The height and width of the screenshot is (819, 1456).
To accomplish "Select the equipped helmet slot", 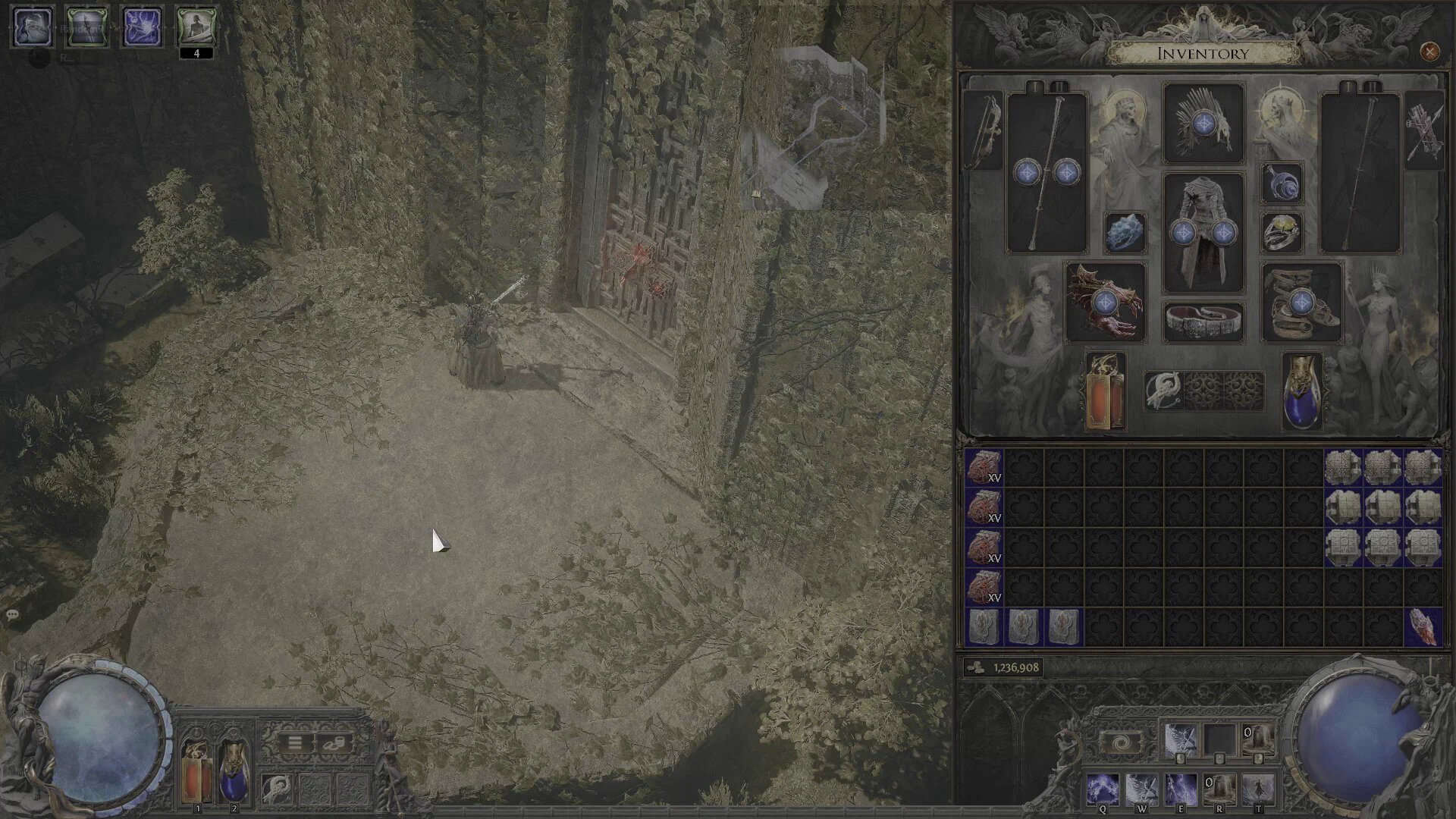I will [x=1203, y=124].
